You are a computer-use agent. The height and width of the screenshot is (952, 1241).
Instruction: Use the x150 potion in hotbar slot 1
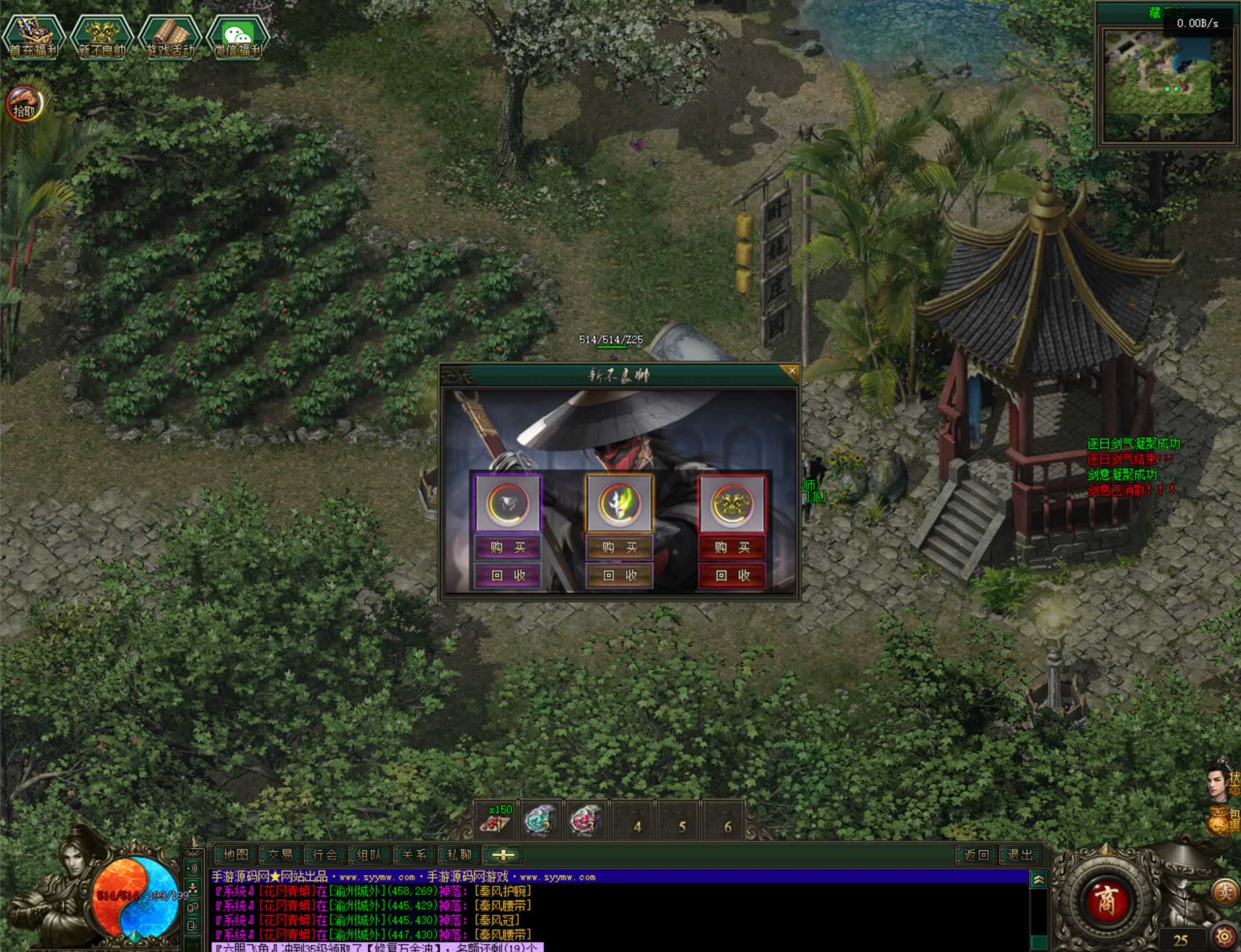tap(497, 821)
